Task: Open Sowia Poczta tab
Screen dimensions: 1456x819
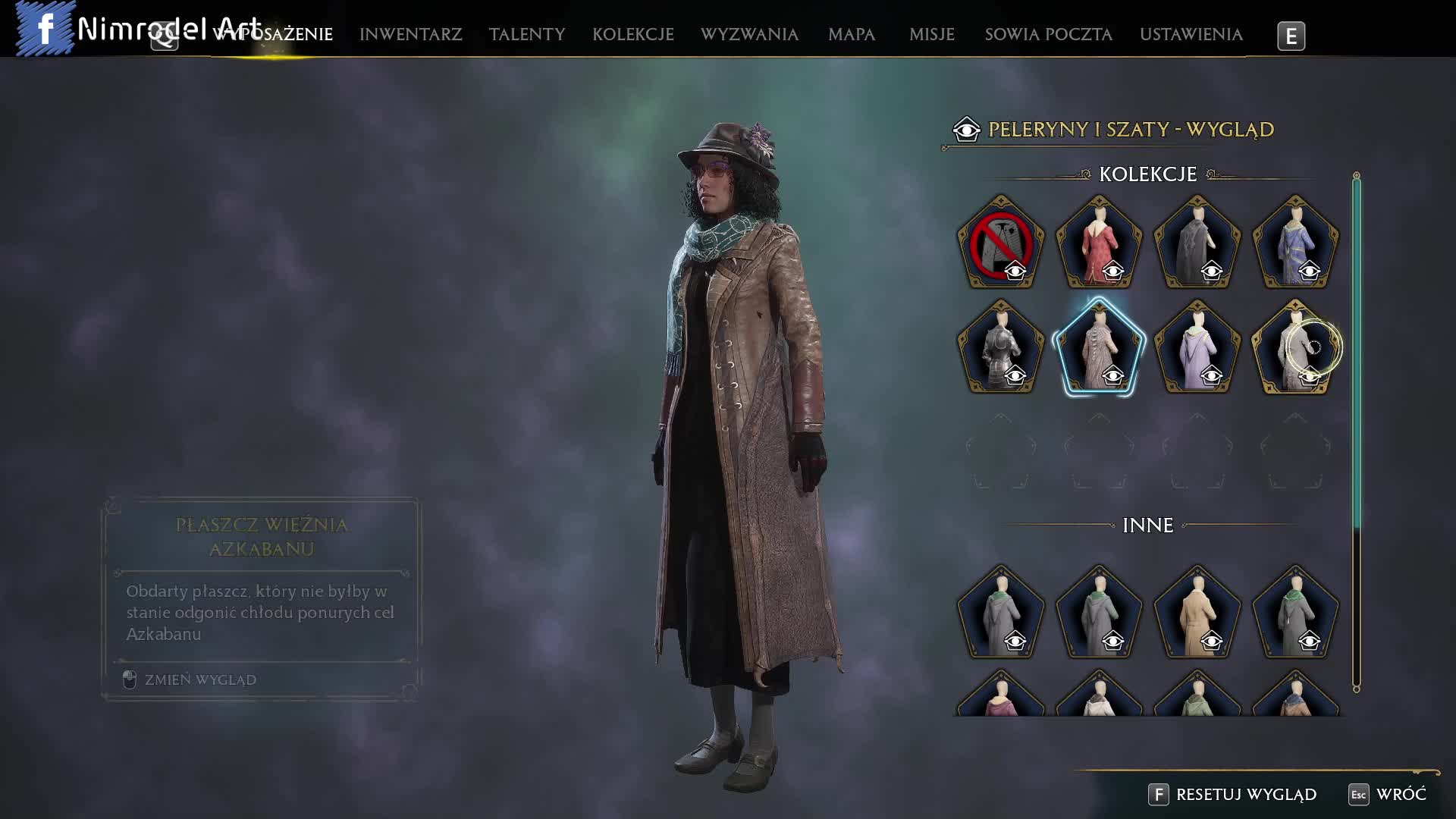Action: (x=1048, y=35)
